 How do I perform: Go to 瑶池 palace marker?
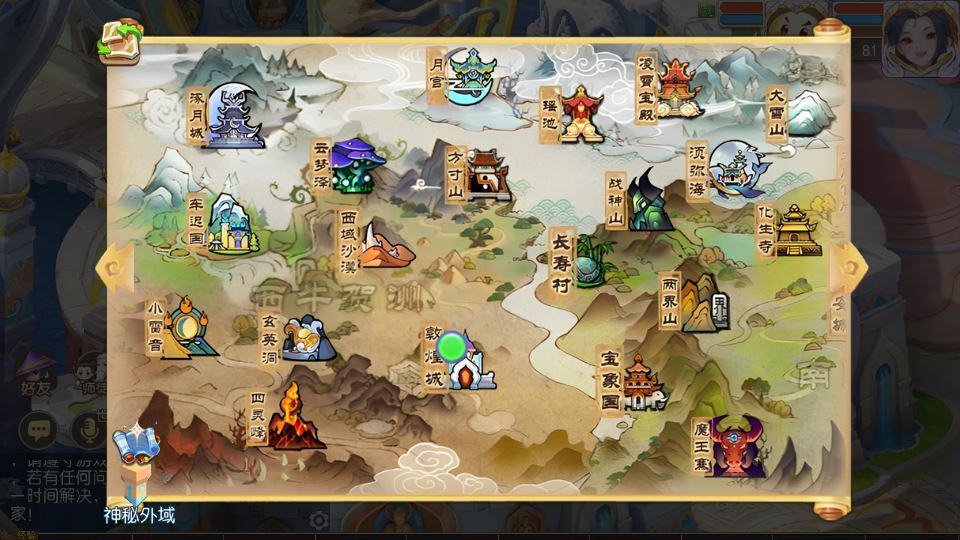[x=579, y=112]
